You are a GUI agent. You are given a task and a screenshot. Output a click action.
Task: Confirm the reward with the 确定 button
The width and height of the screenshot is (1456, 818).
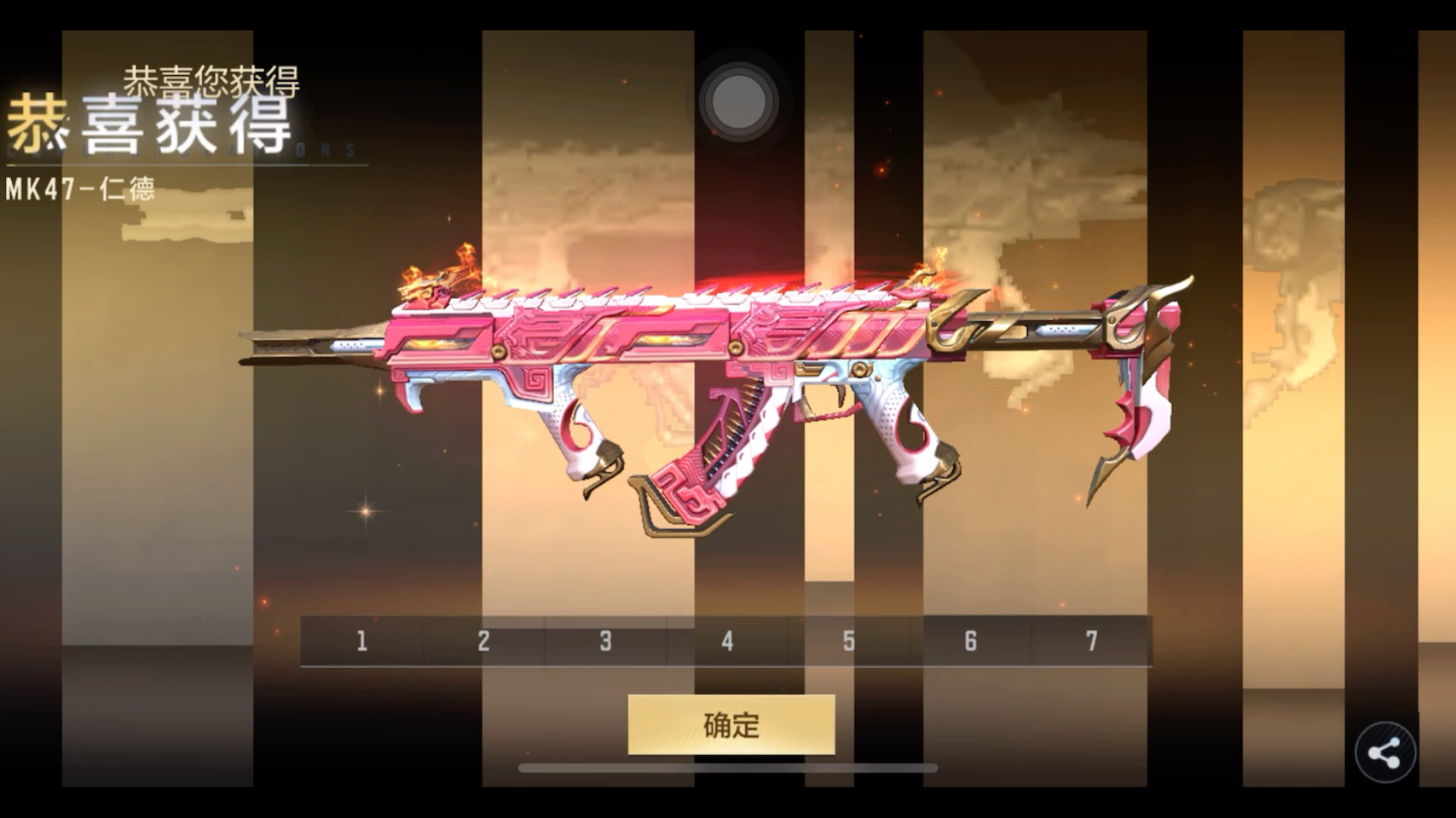click(x=731, y=724)
